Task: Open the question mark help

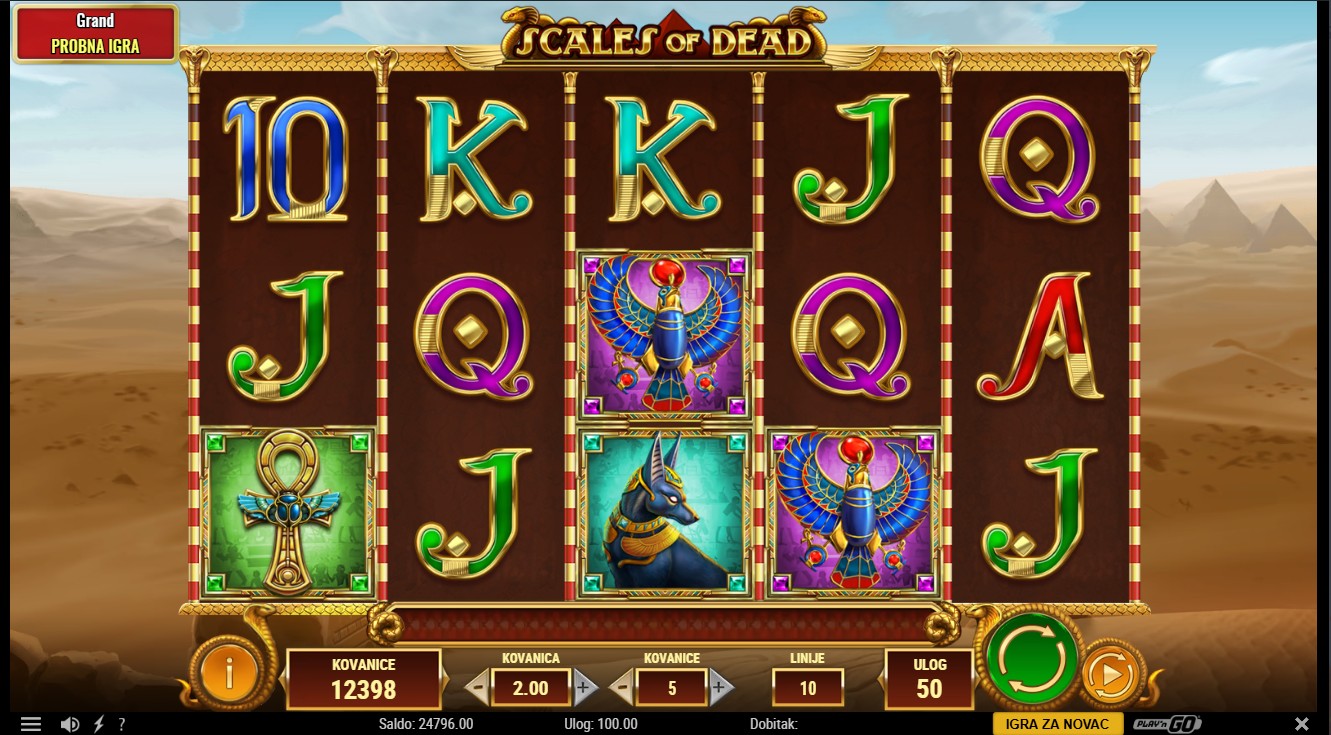Action: point(122,724)
